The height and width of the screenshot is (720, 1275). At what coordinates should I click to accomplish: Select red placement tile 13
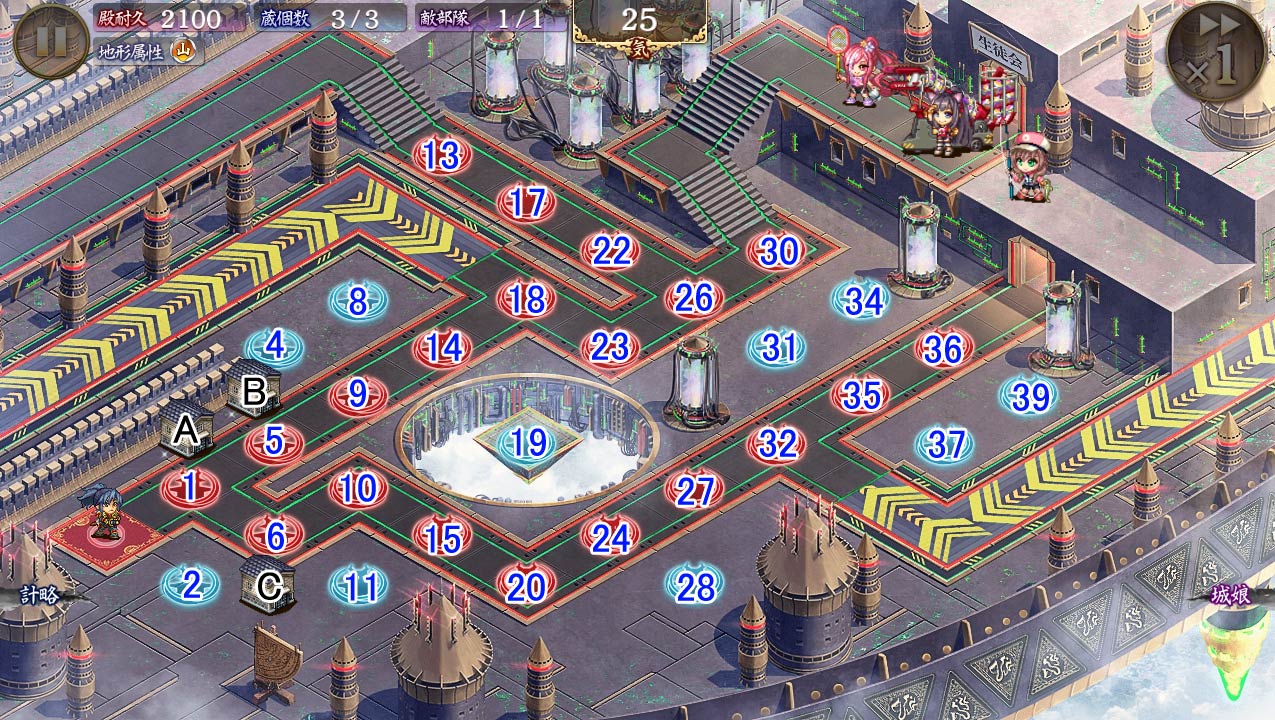point(442,156)
